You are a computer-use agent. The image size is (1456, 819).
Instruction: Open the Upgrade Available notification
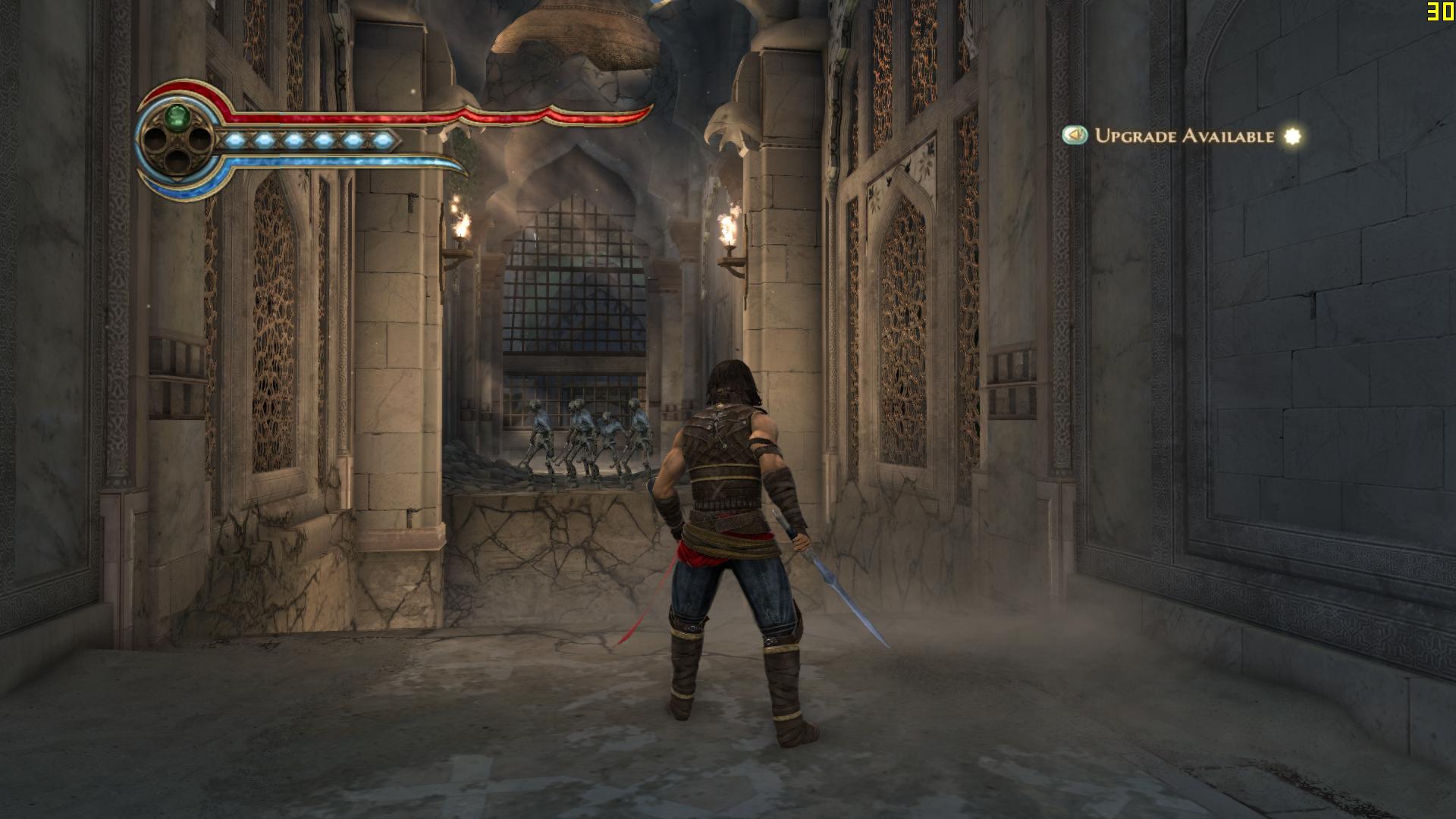1183,136
